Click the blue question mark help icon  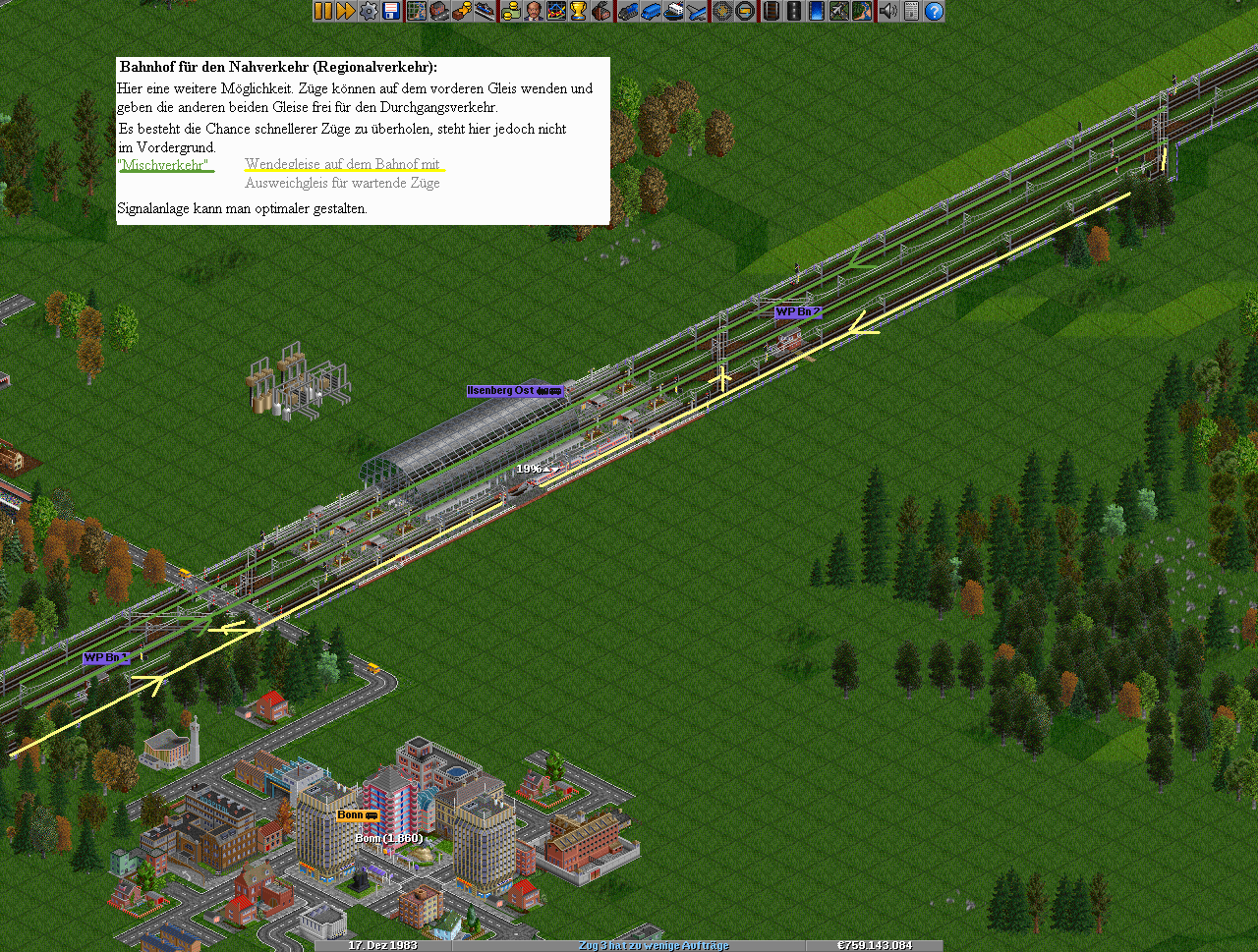[934, 11]
